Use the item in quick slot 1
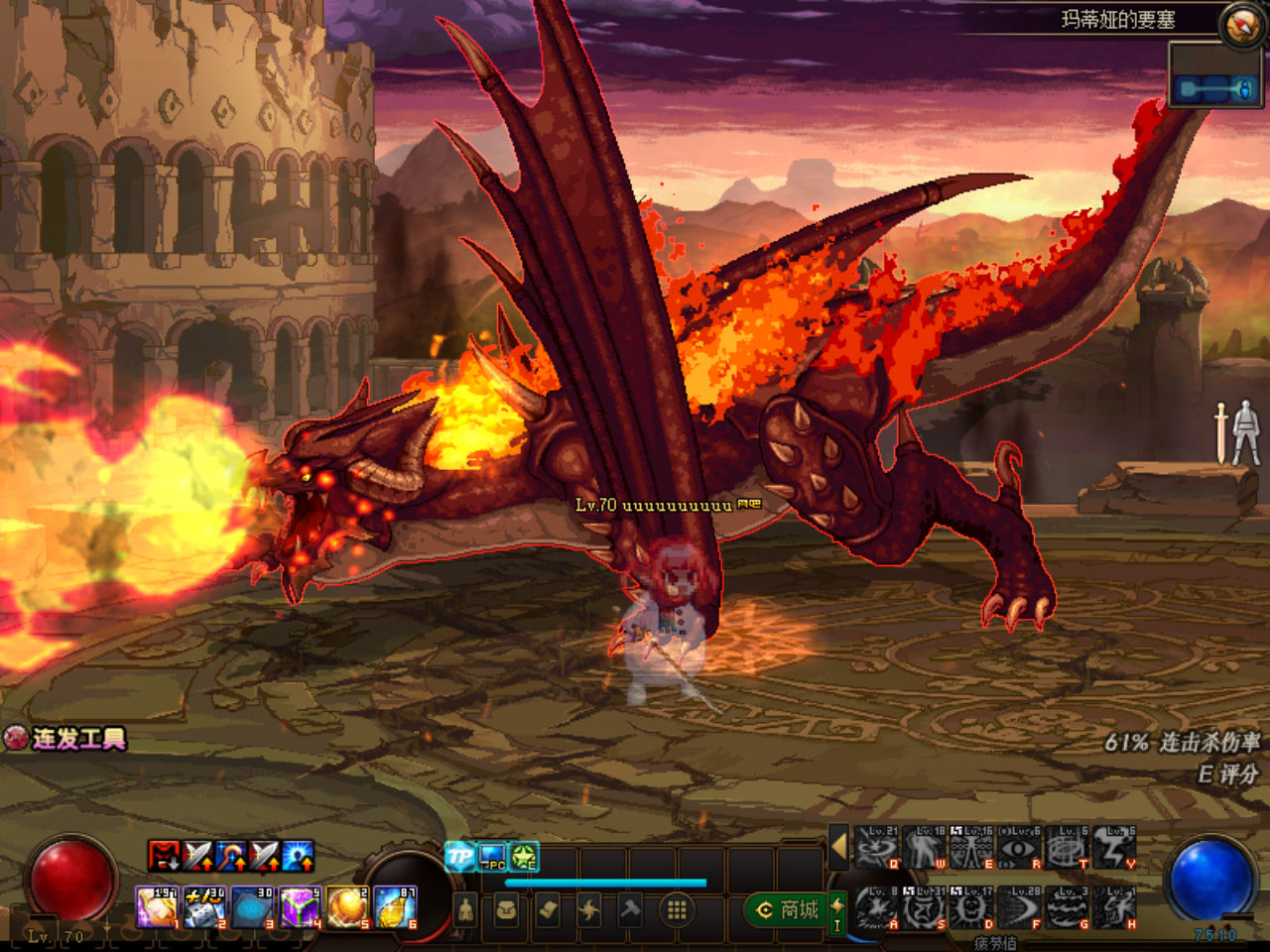The width and height of the screenshot is (1270, 952). [x=157, y=908]
